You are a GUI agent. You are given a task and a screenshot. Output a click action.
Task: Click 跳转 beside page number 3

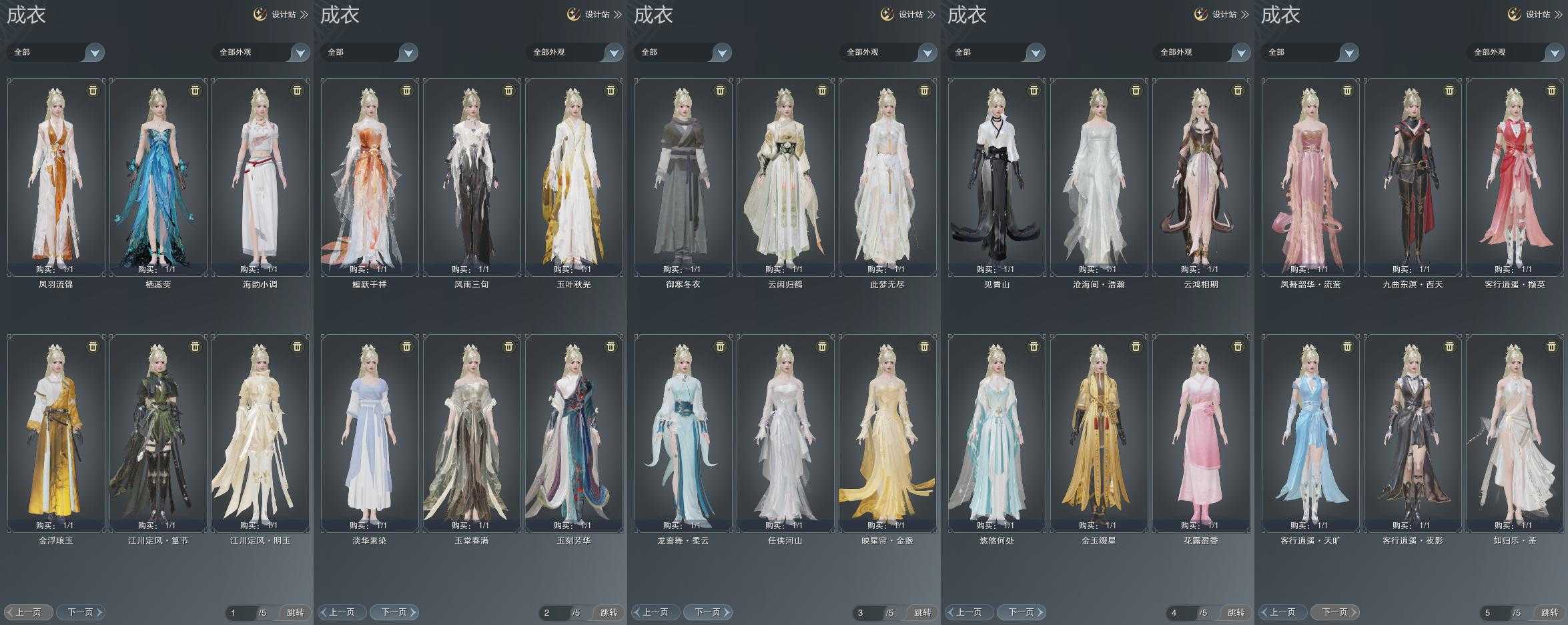click(922, 612)
